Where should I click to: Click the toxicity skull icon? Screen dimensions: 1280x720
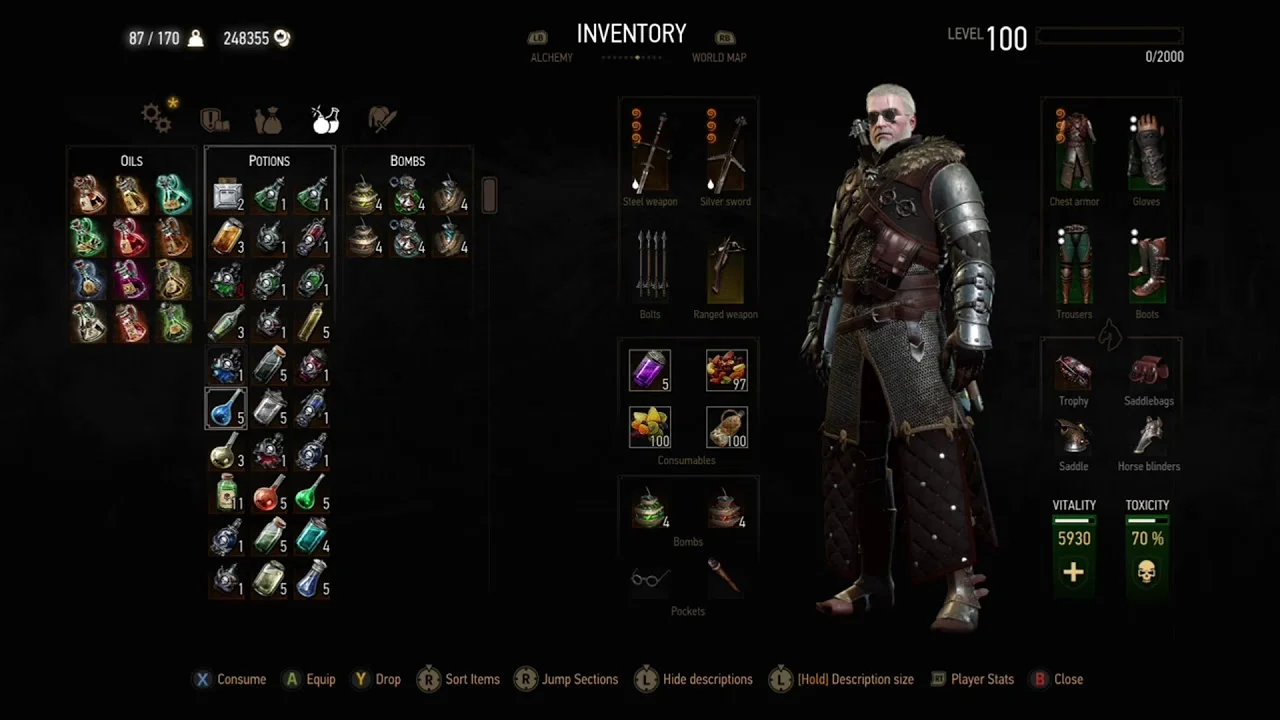click(x=1147, y=572)
